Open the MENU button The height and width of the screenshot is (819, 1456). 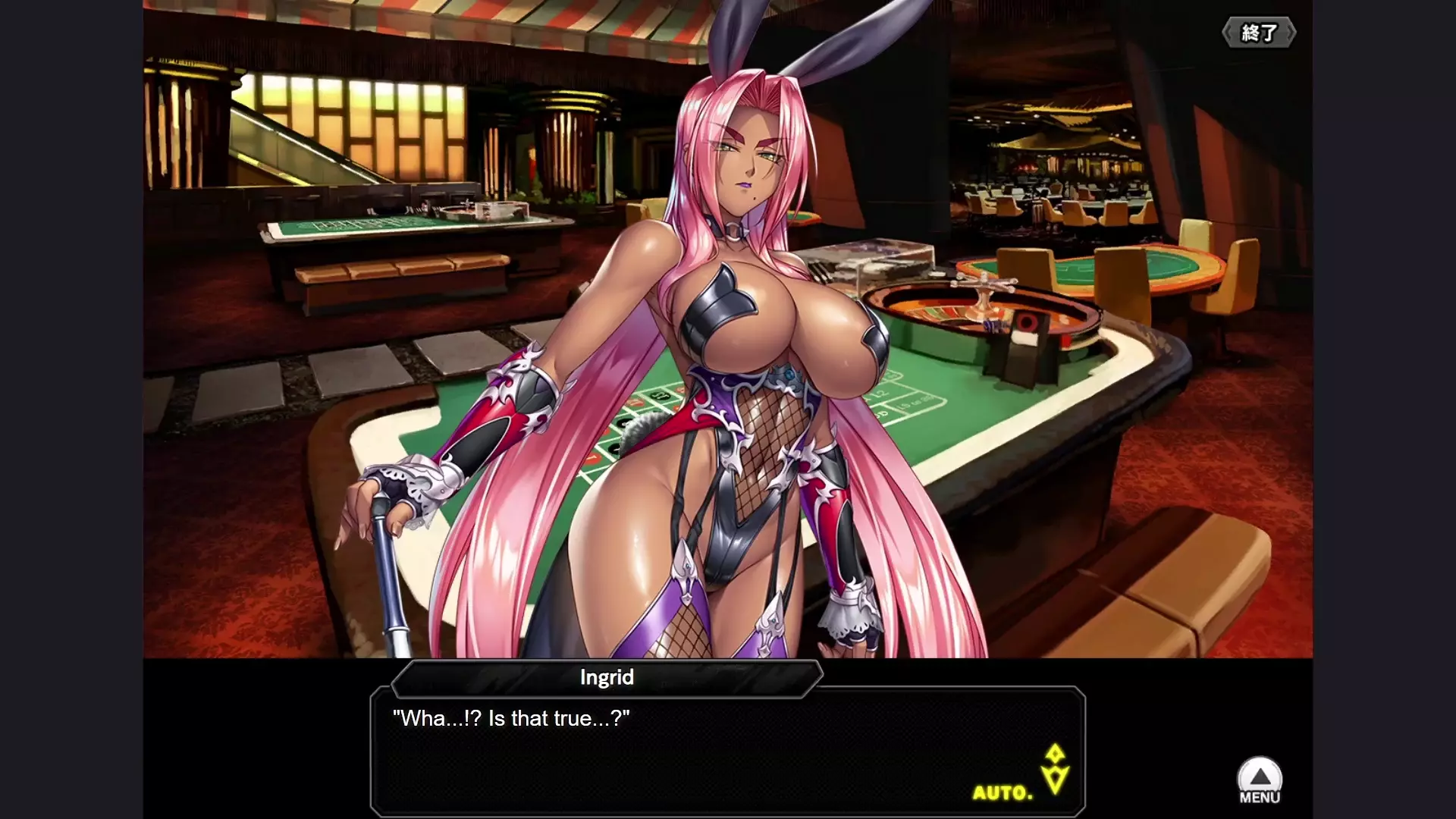pos(1260,781)
